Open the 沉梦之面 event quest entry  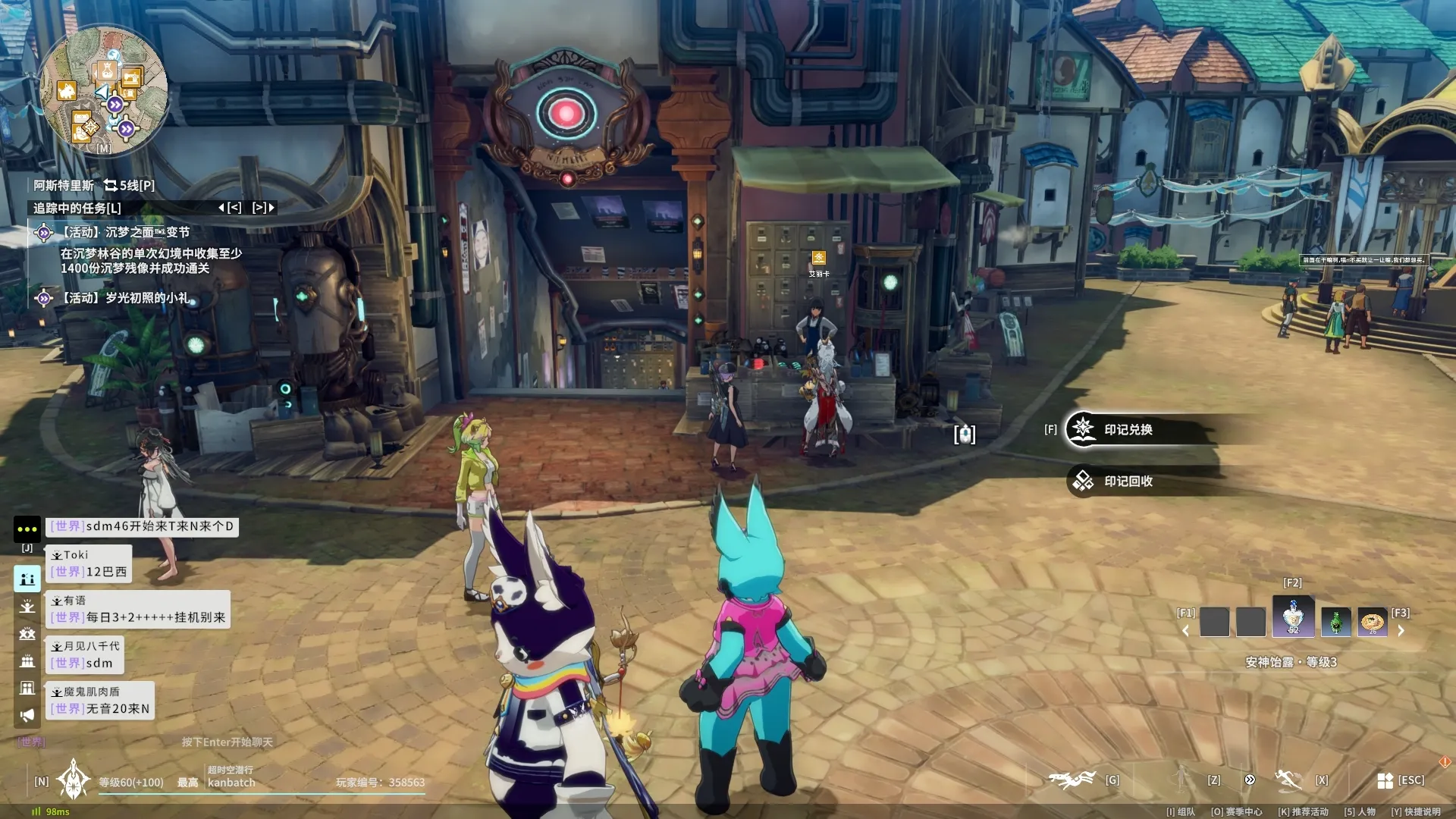point(125,232)
